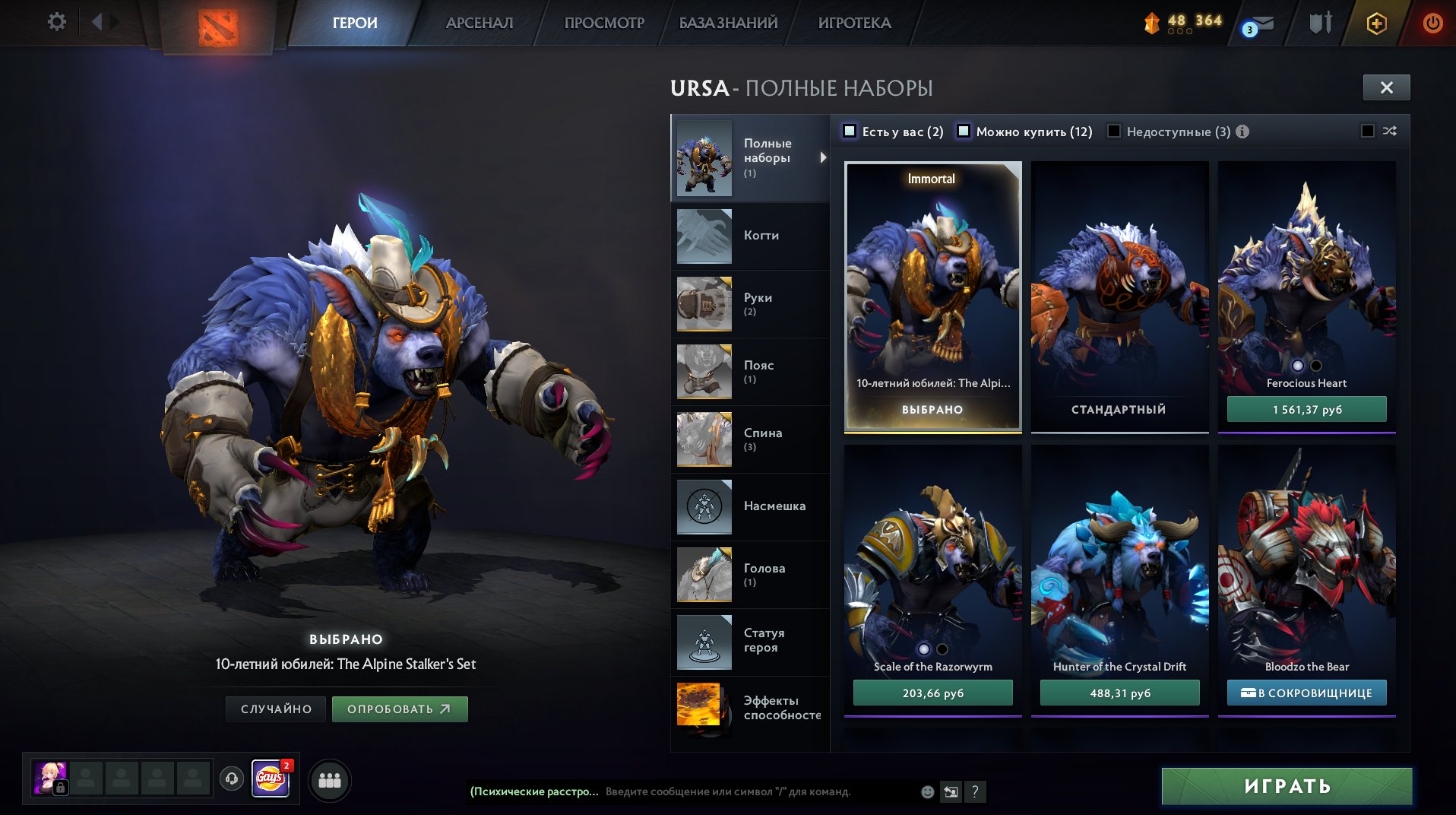Click the СЛУЧАЙНО button
Image resolution: width=1456 pixels, height=815 pixels.
click(x=276, y=709)
